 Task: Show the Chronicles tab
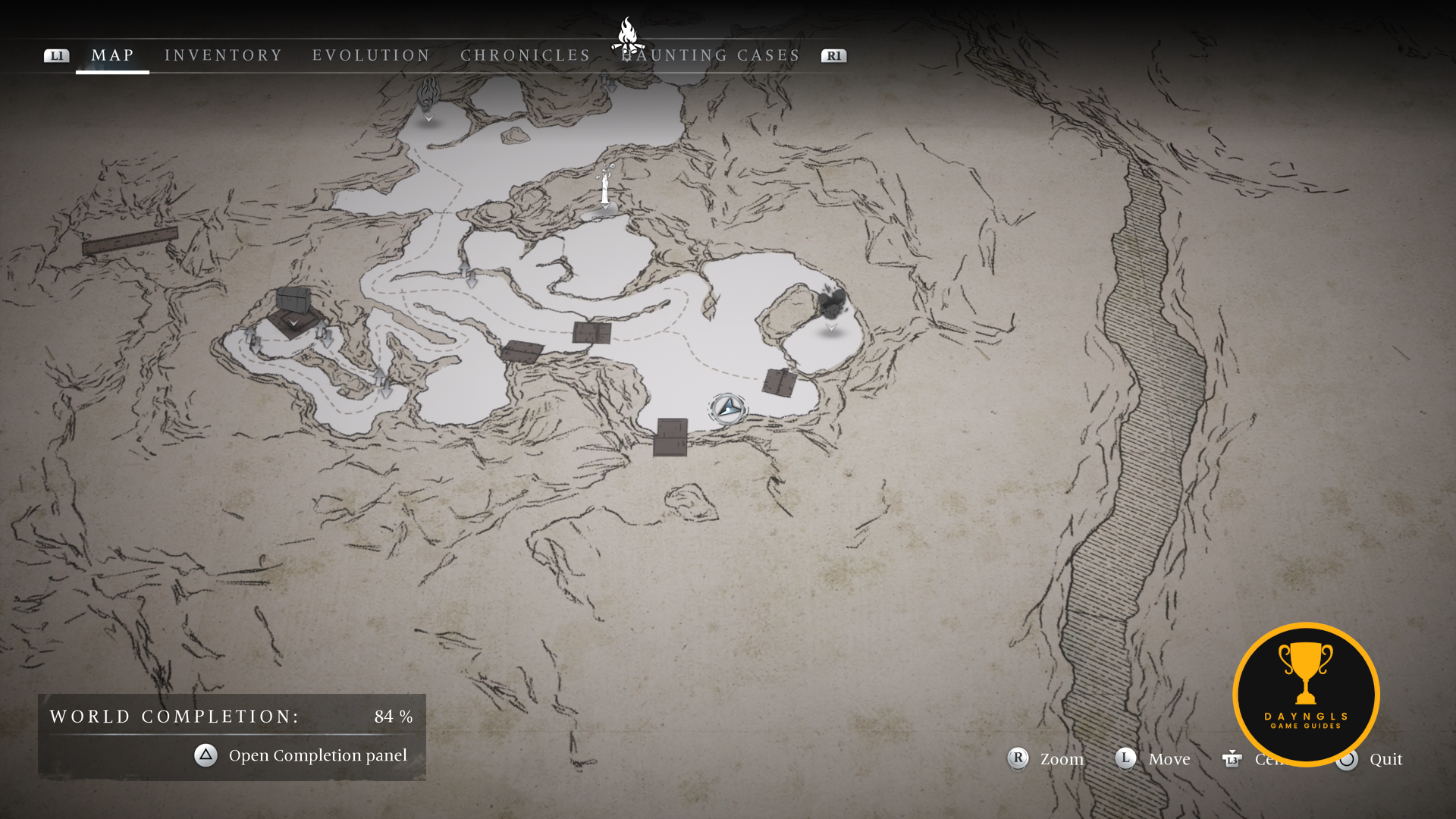click(x=525, y=55)
